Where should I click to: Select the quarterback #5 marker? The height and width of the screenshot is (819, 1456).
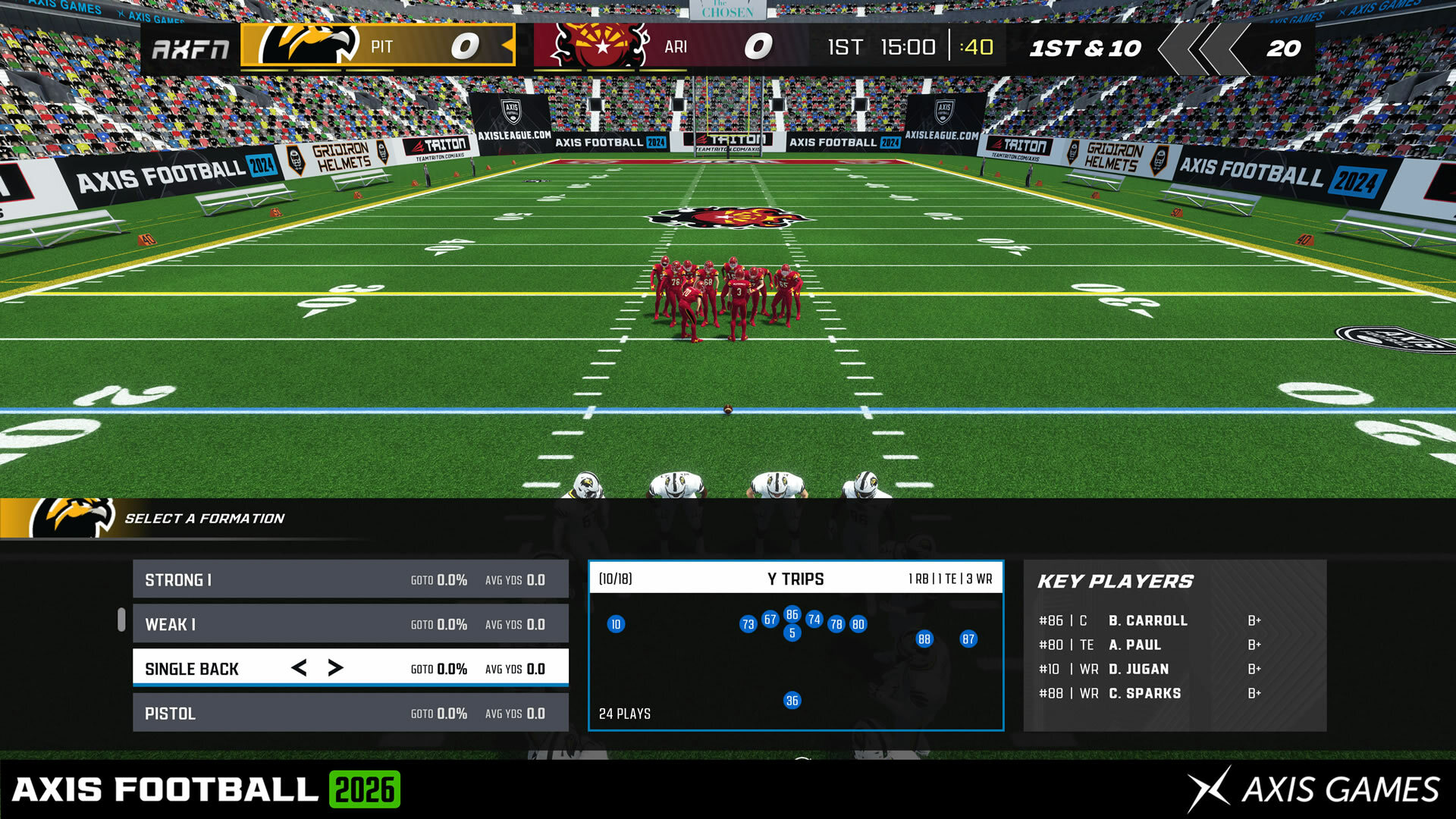click(x=793, y=631)
